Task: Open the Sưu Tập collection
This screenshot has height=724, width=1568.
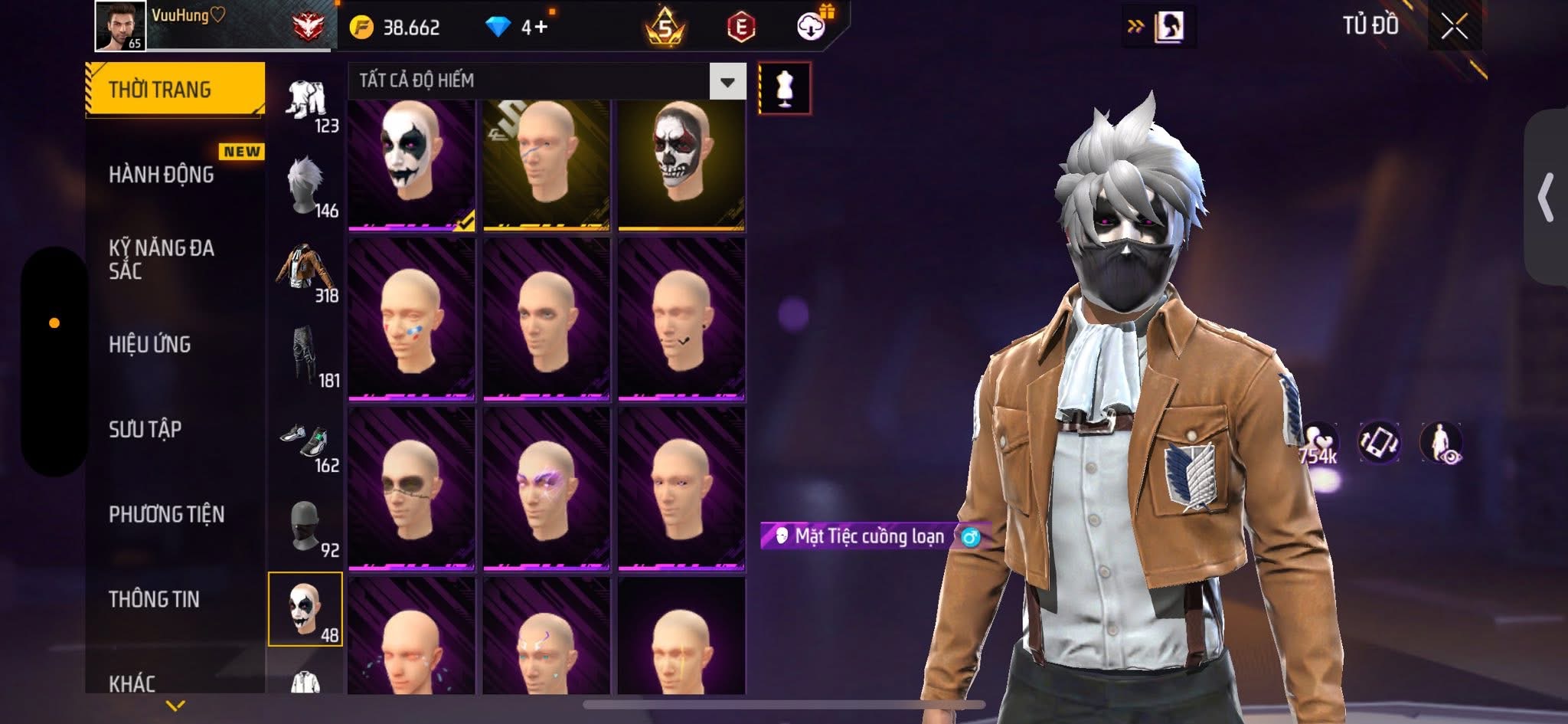Action: [x=145, y=429]
